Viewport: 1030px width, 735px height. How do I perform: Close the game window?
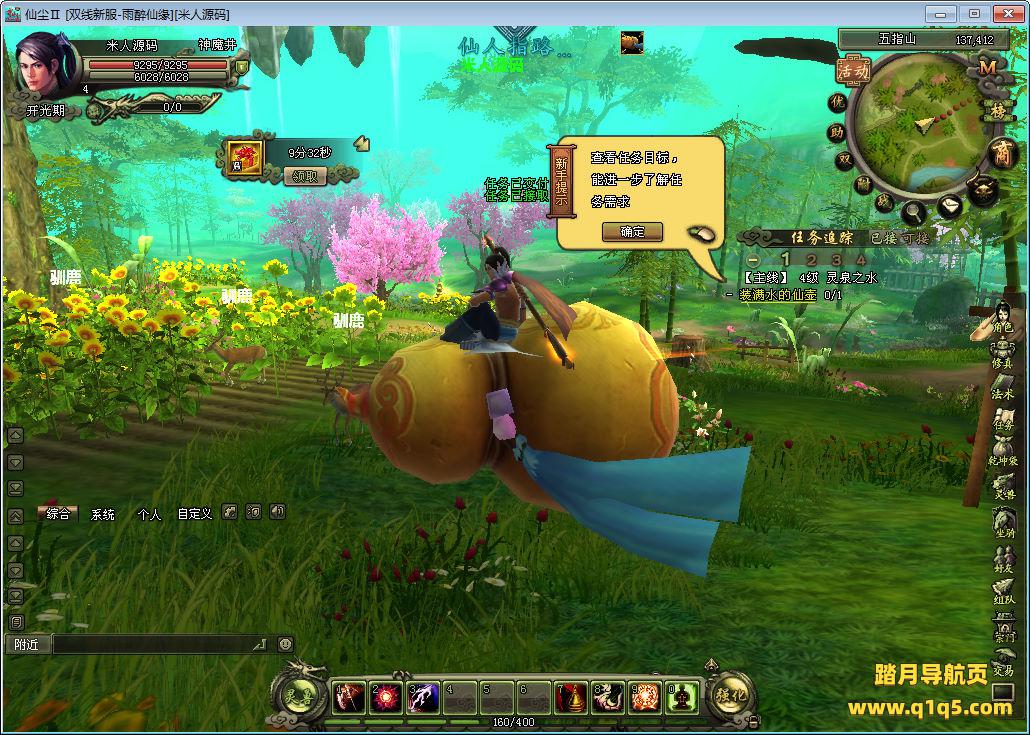1004,13
